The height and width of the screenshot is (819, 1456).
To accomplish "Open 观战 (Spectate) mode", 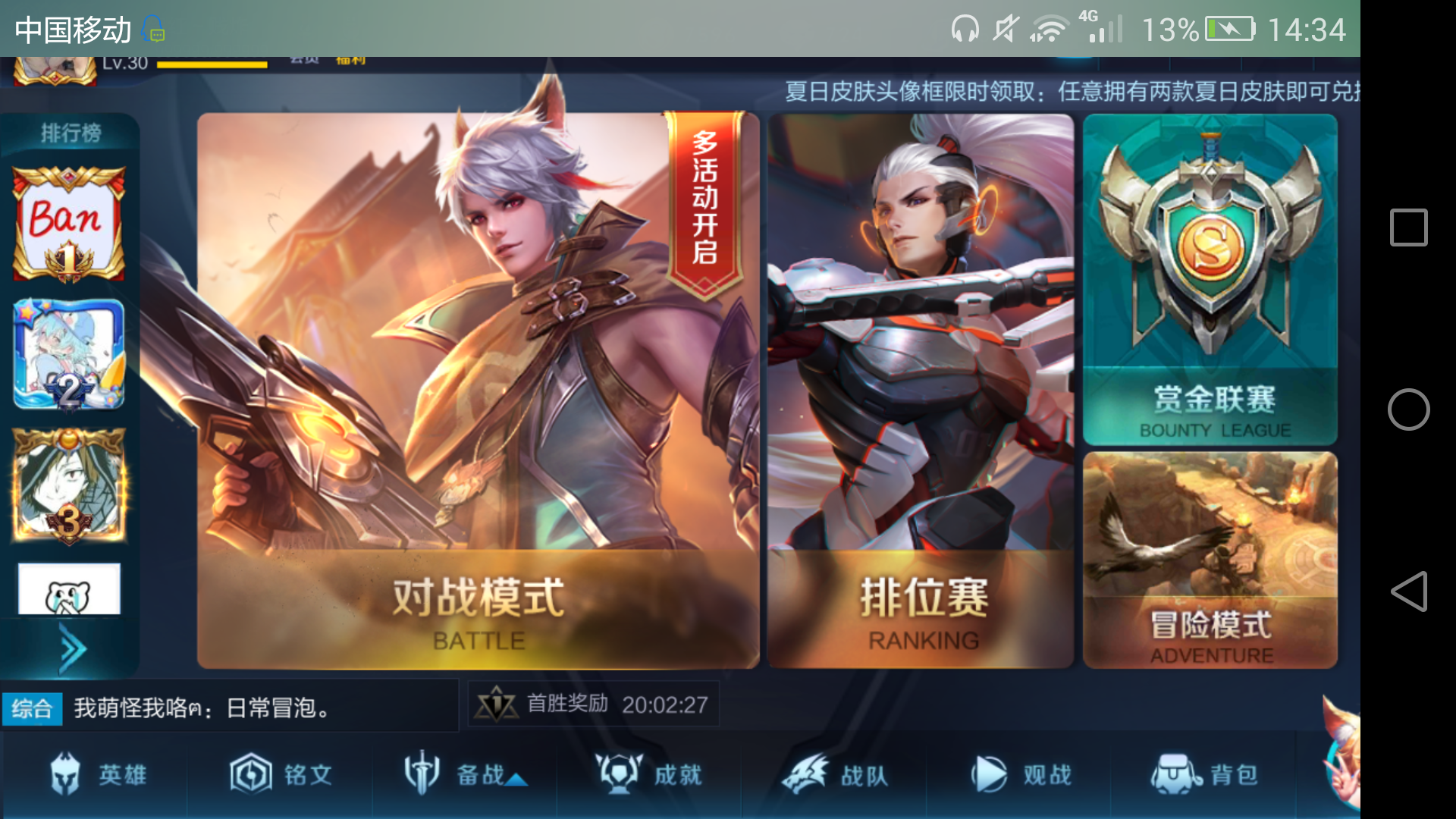I will [x=1020, y=773].
